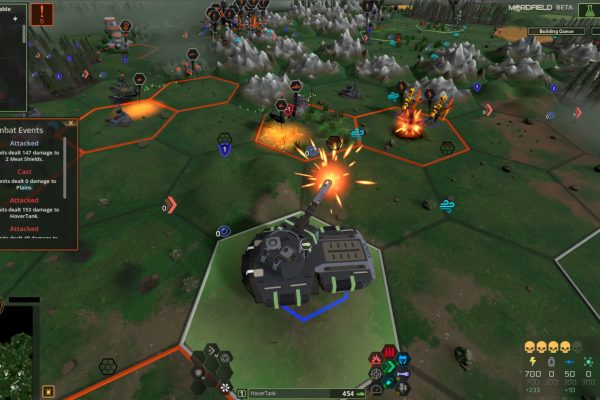
Task: Click the minimap
Action: tap(17, 353)
